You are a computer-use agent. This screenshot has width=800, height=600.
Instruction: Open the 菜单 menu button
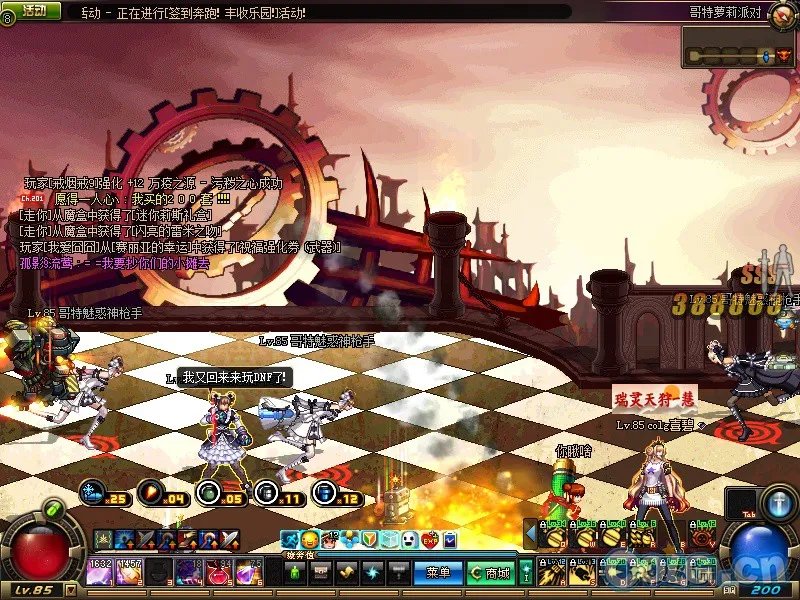438,573
